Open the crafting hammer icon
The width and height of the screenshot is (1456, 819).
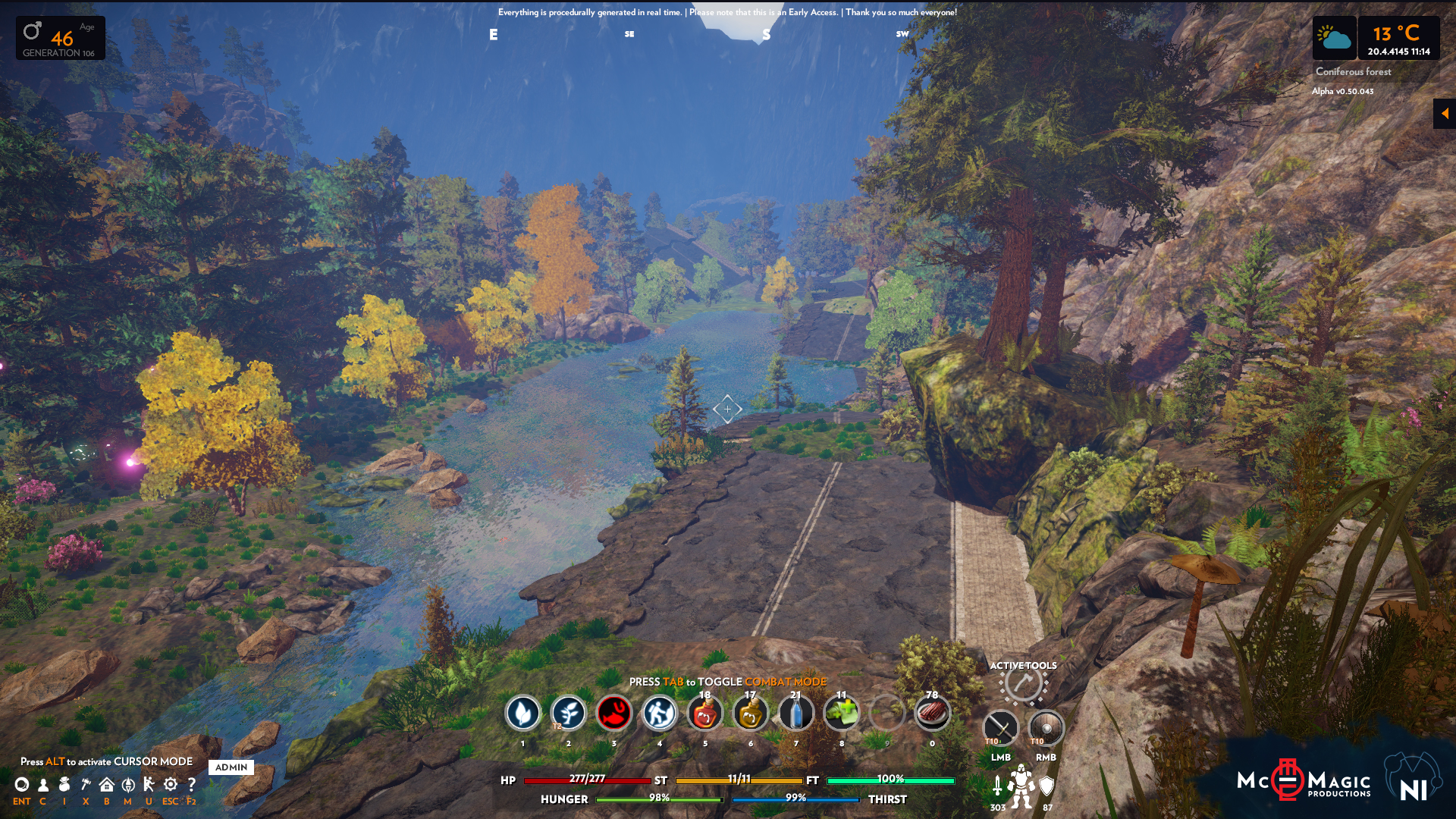pos(86,785)
